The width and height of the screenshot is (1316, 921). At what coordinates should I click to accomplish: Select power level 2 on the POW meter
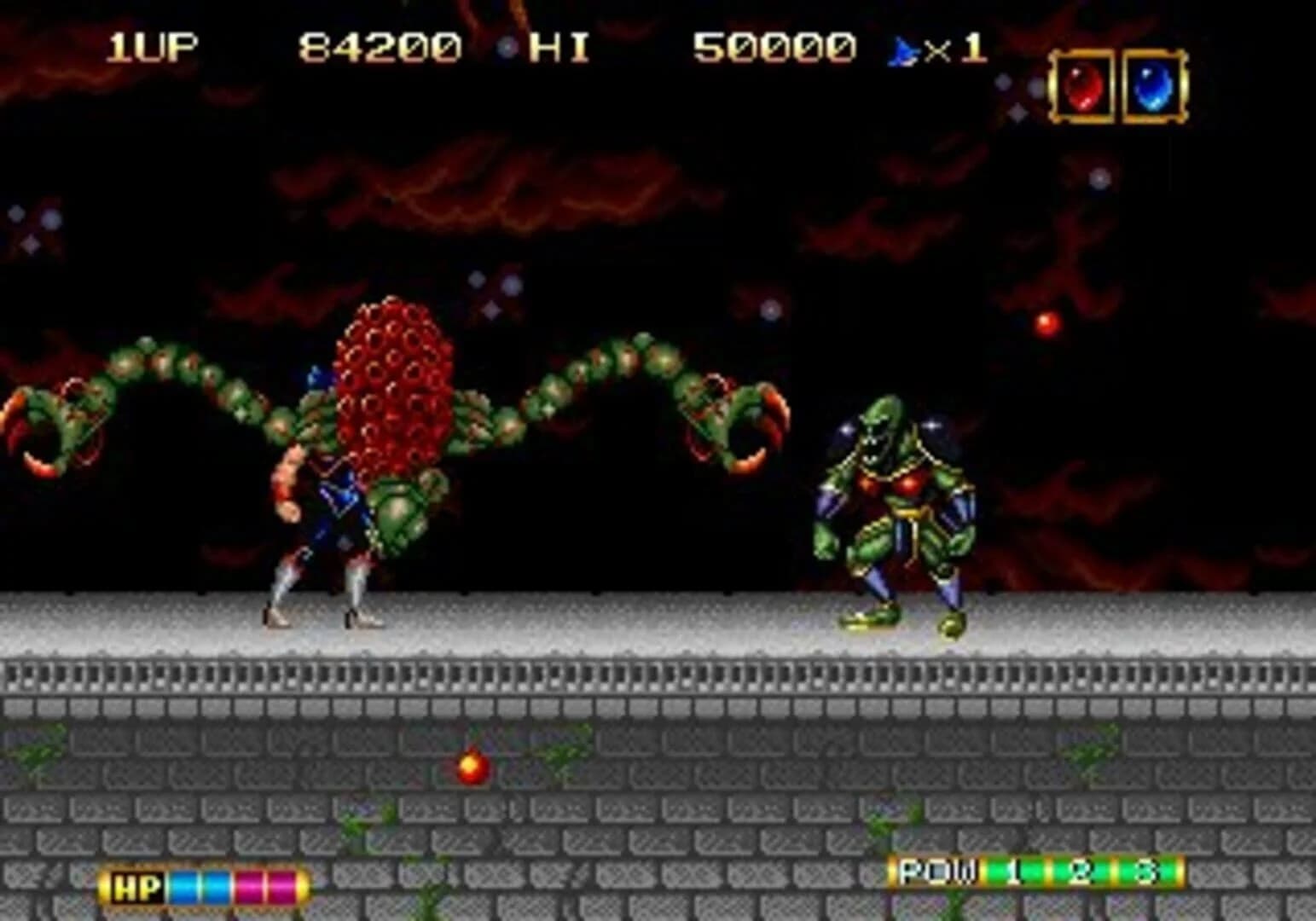1081,871
